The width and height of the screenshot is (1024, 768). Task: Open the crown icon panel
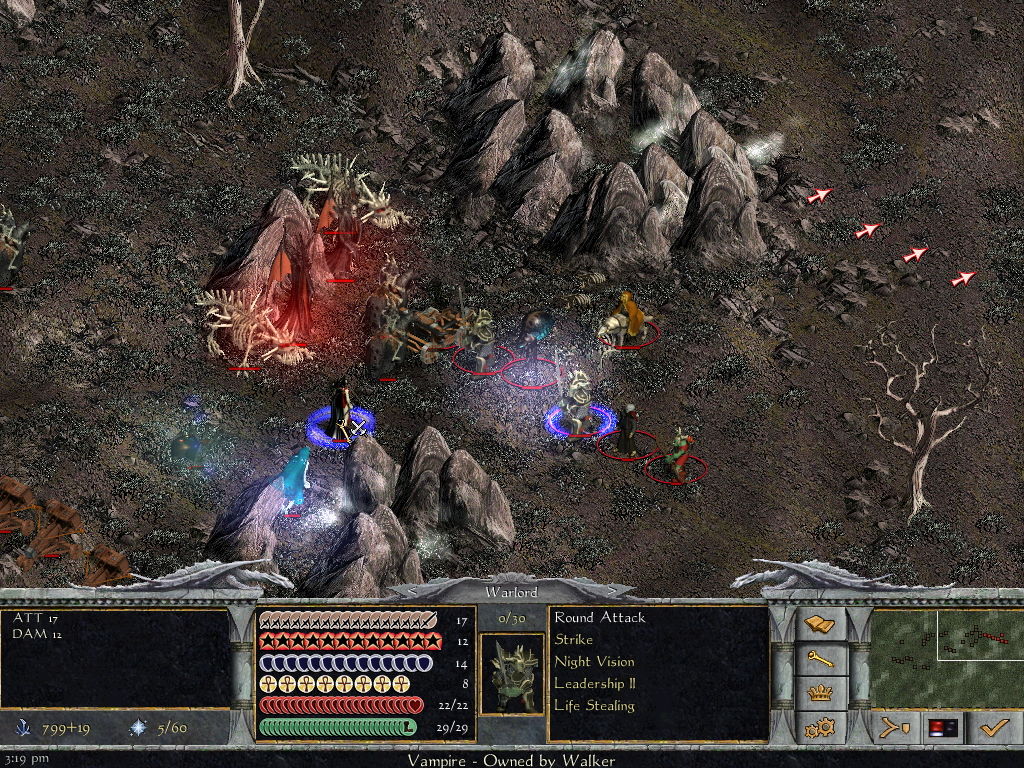[x=820, y=692]
